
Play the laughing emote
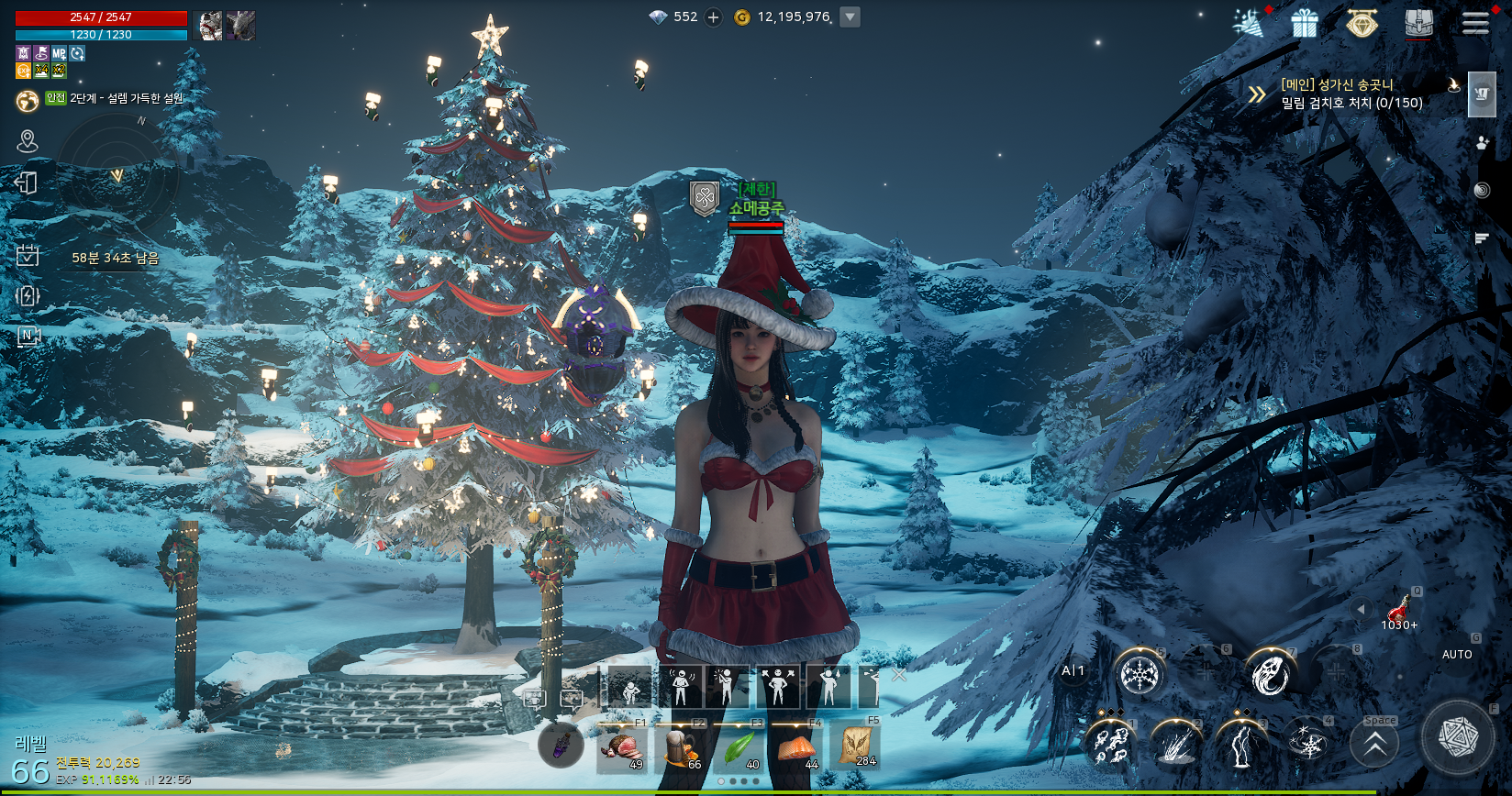[681, 687]
